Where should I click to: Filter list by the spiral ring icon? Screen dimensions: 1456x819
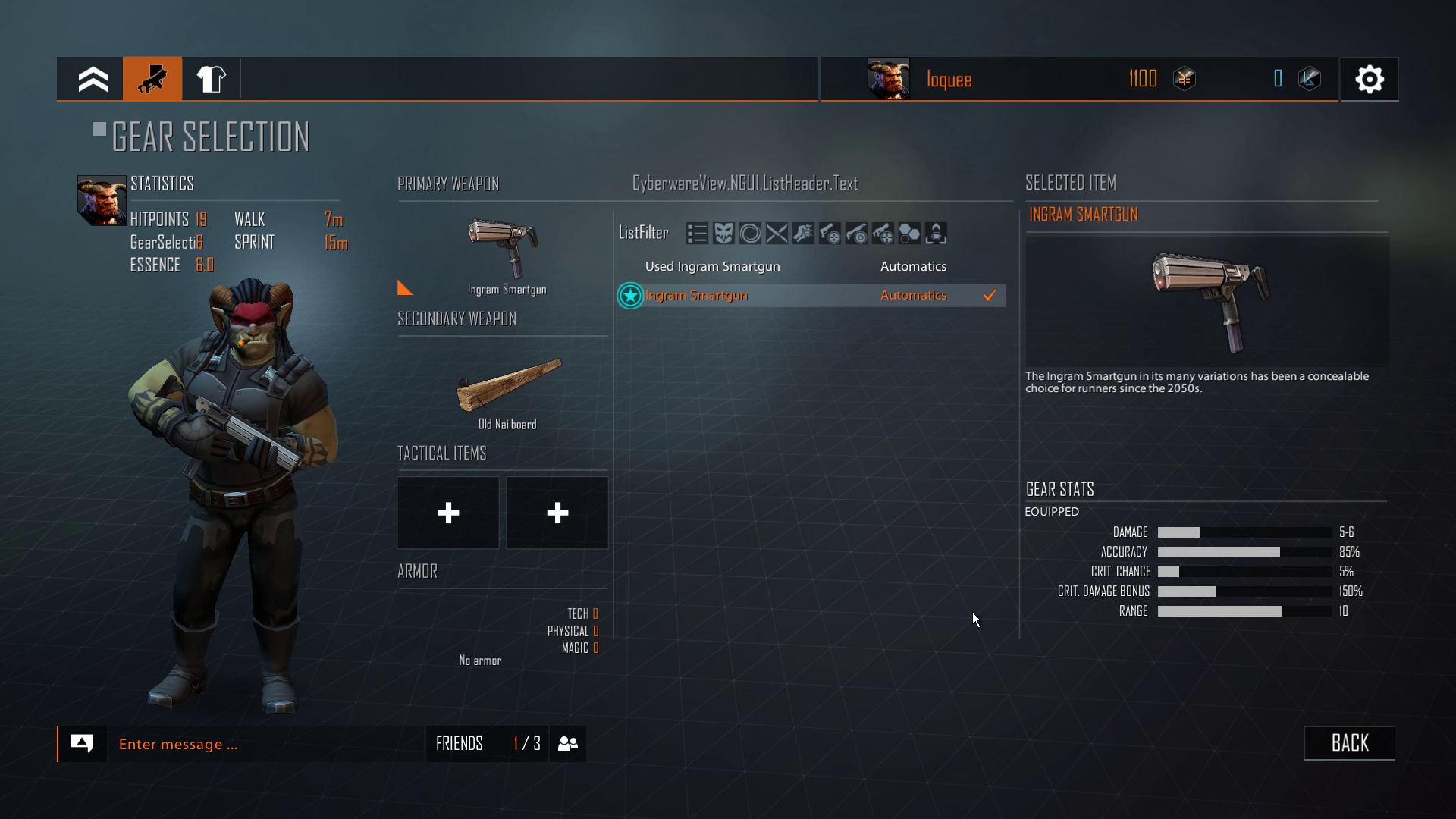[750, 234]
